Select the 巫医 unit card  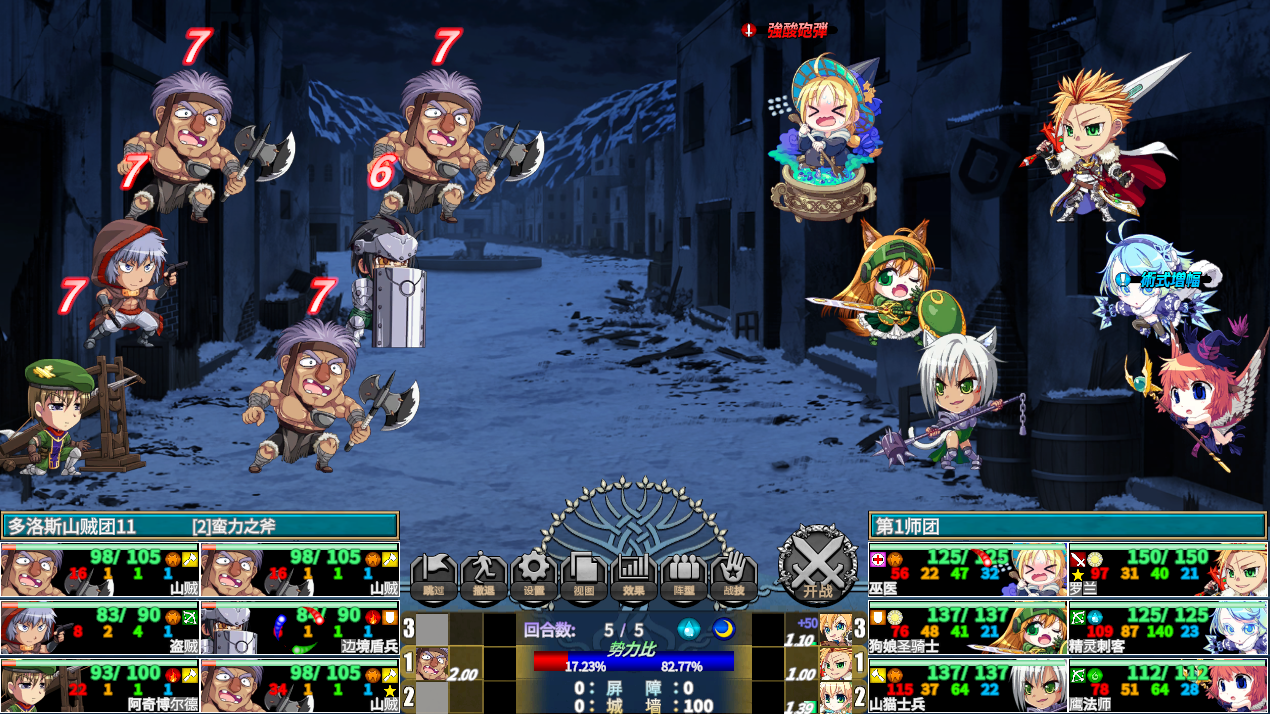pyautogui.click(x=967, y=570)
